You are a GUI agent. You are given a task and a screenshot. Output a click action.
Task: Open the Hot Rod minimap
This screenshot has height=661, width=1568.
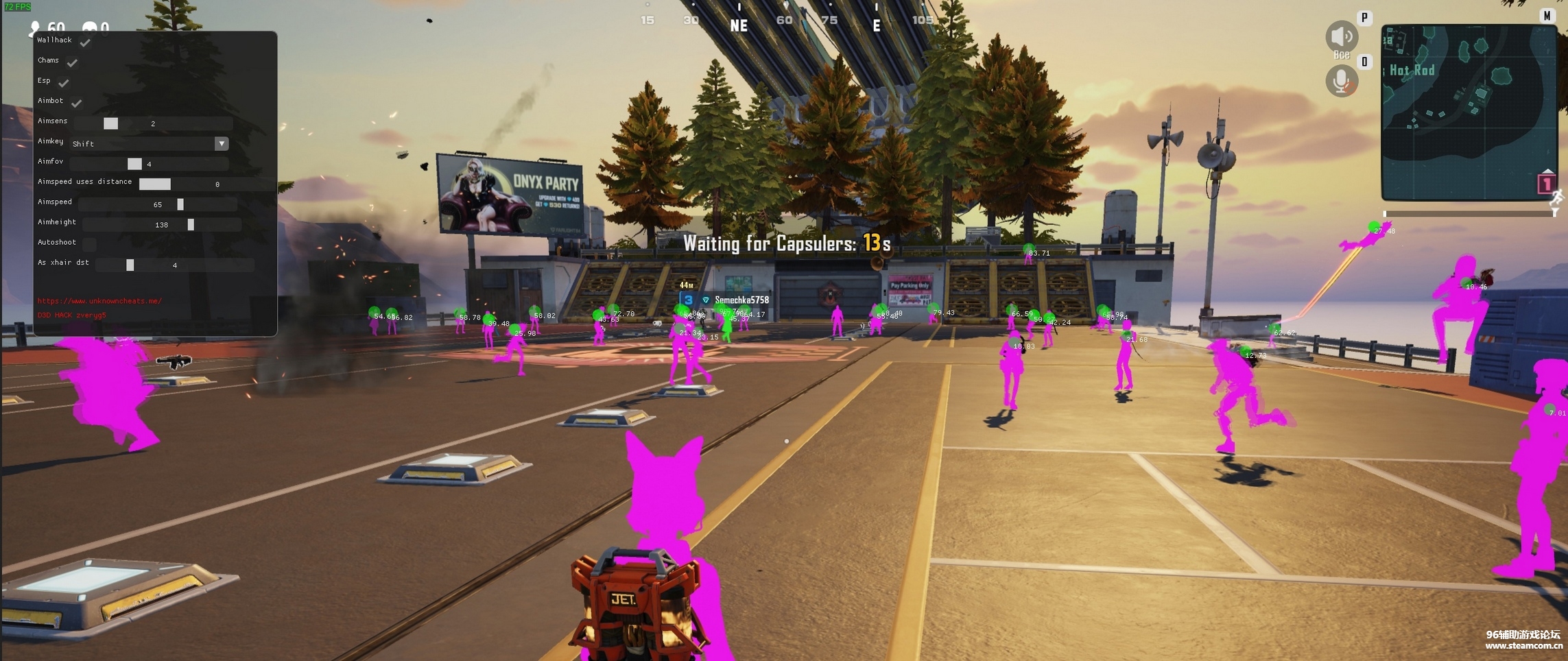click(1468, 112)
